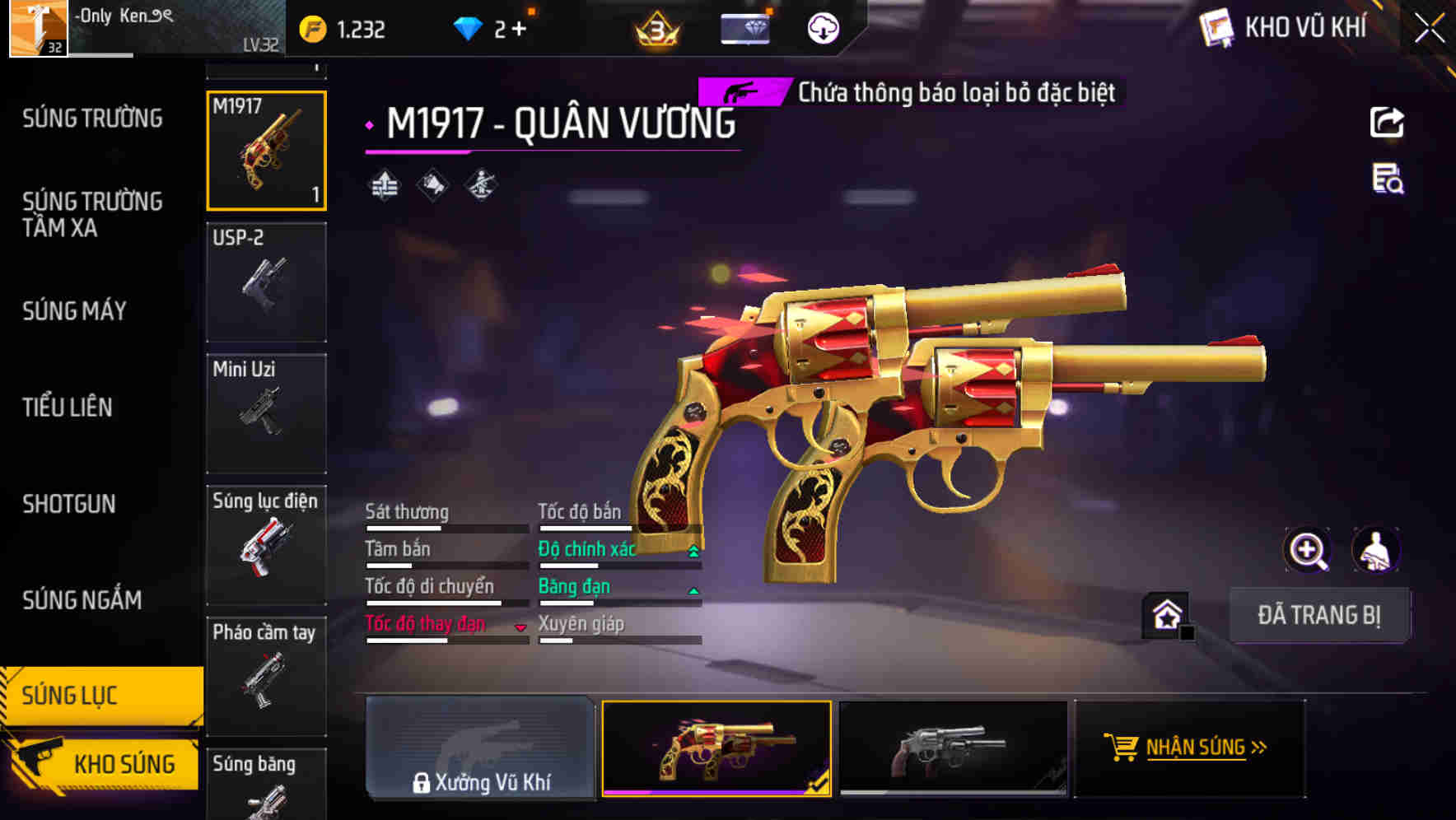Click the magnifier zoom preview icon
Viewport: 1456px width, 820px height.
coord(1305,550)
